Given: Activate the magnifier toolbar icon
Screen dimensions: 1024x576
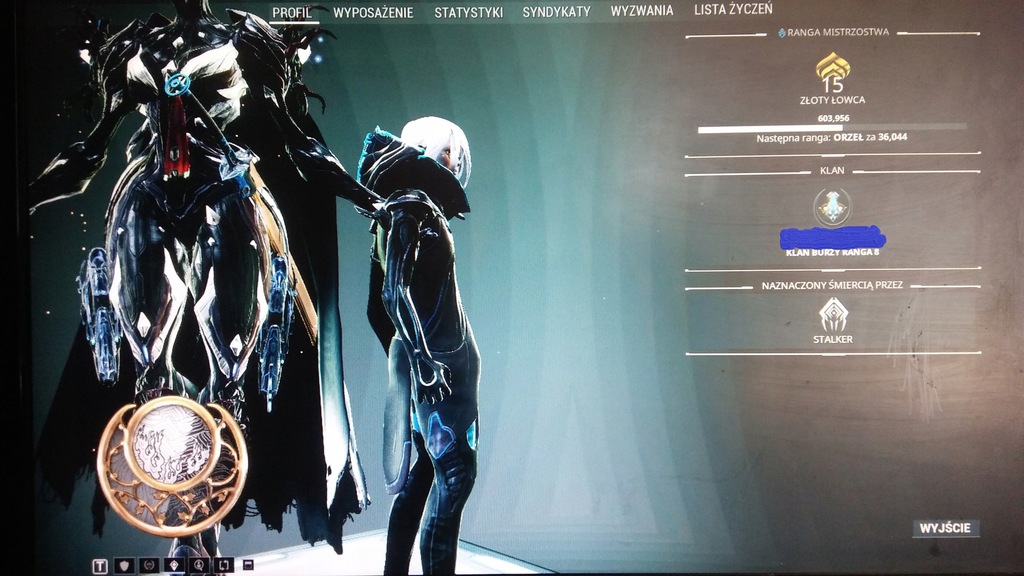Looking at the screenshot, I should coord(199,566).
